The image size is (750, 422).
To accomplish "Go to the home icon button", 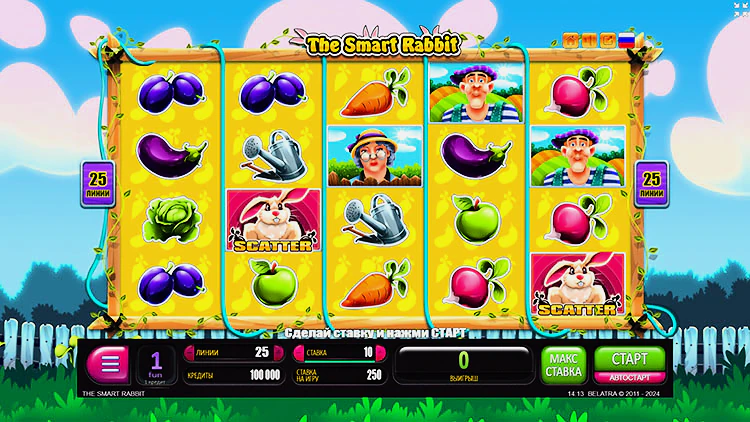I will 572,41.
